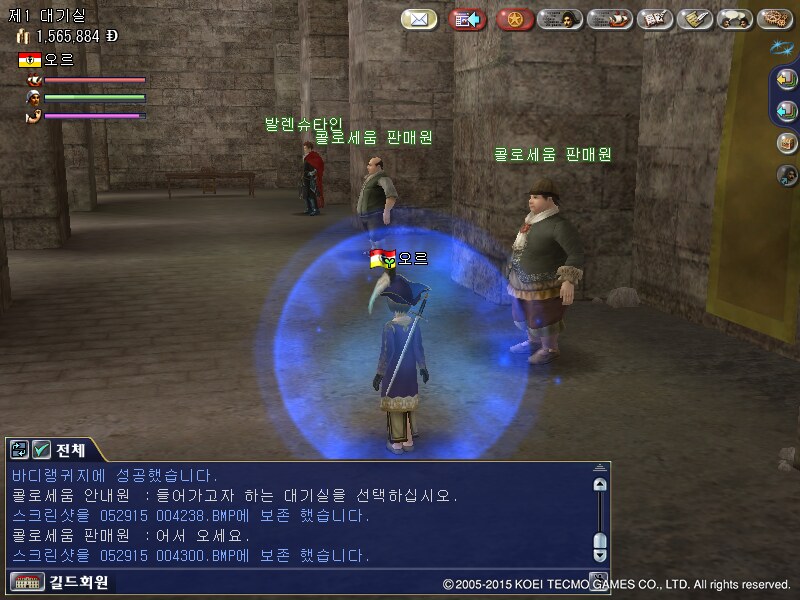Image resolution: width=800 pixels, height=600 pixels.
Task: Toggle the green checkmark chat filter
Action: [x=41, y=449]
